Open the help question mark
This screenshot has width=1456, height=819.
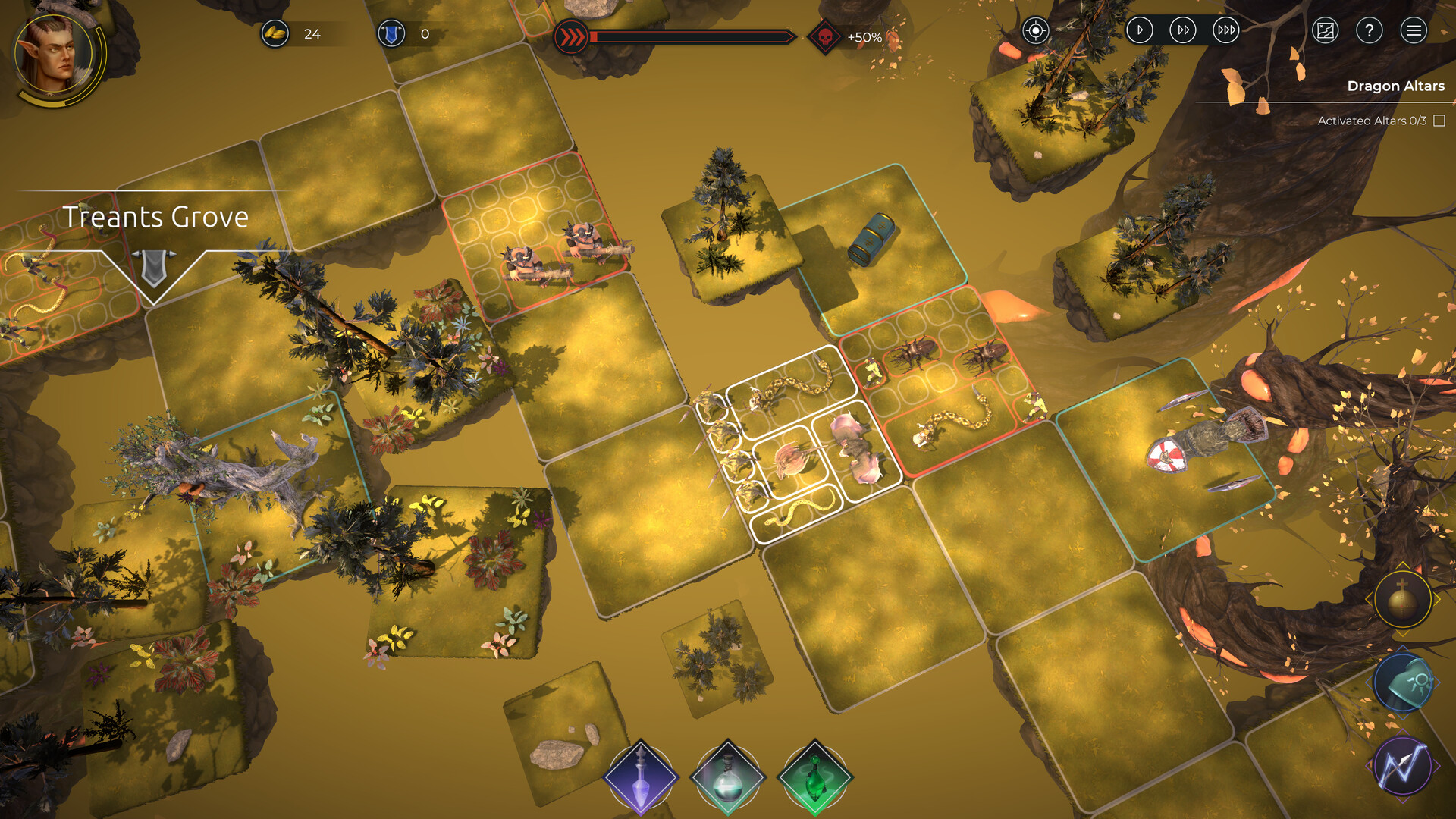tap(1368, 31)
